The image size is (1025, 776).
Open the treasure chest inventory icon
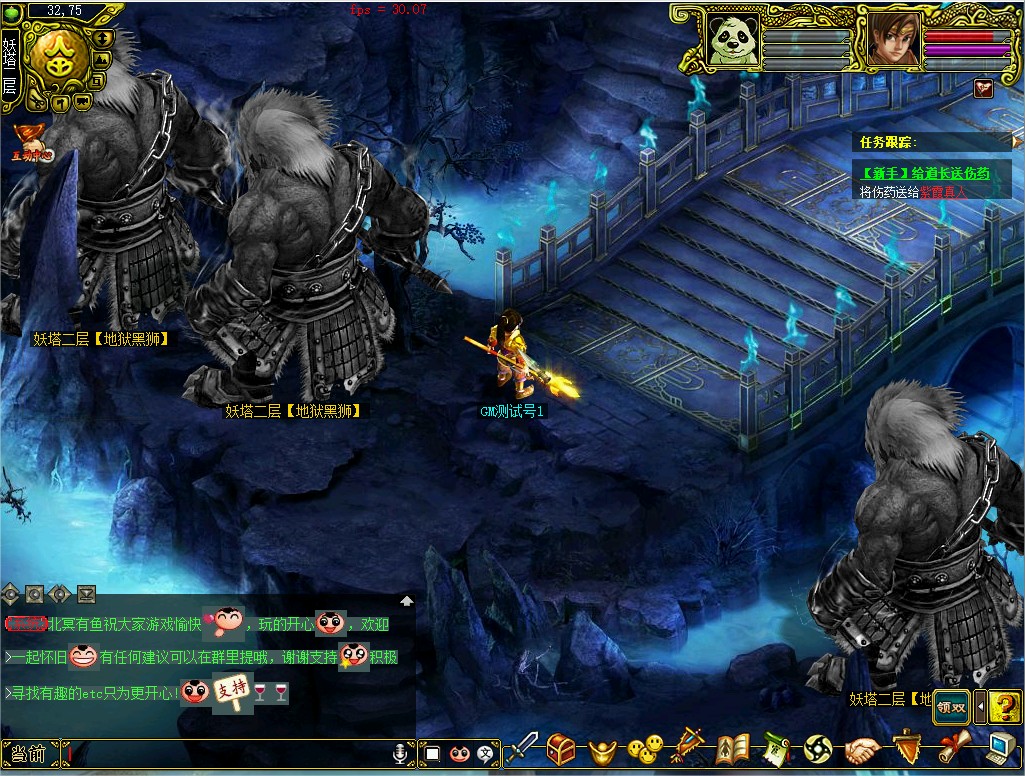561,749
